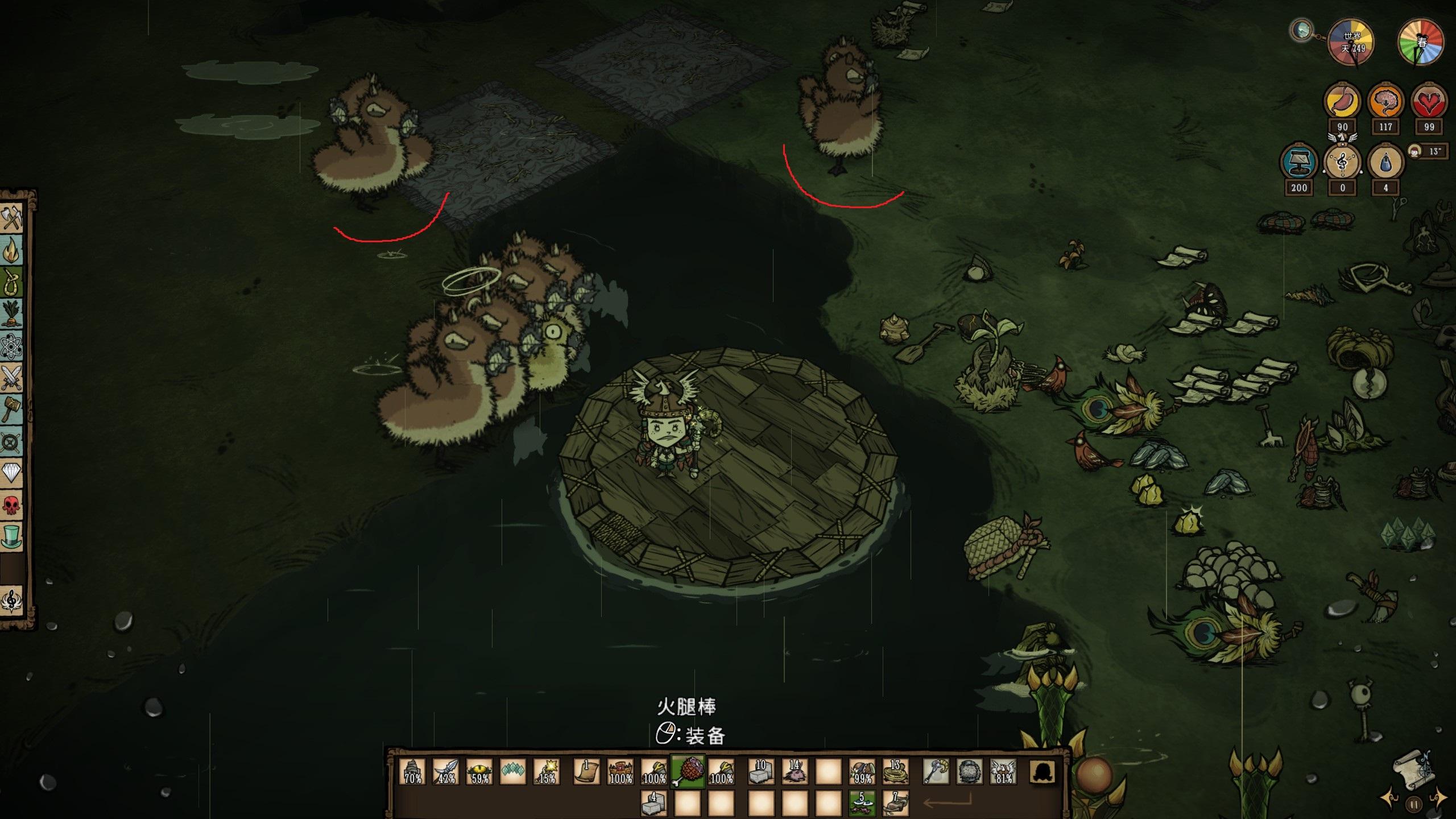Switch to the green top hat Dress tab

(12, 536)
